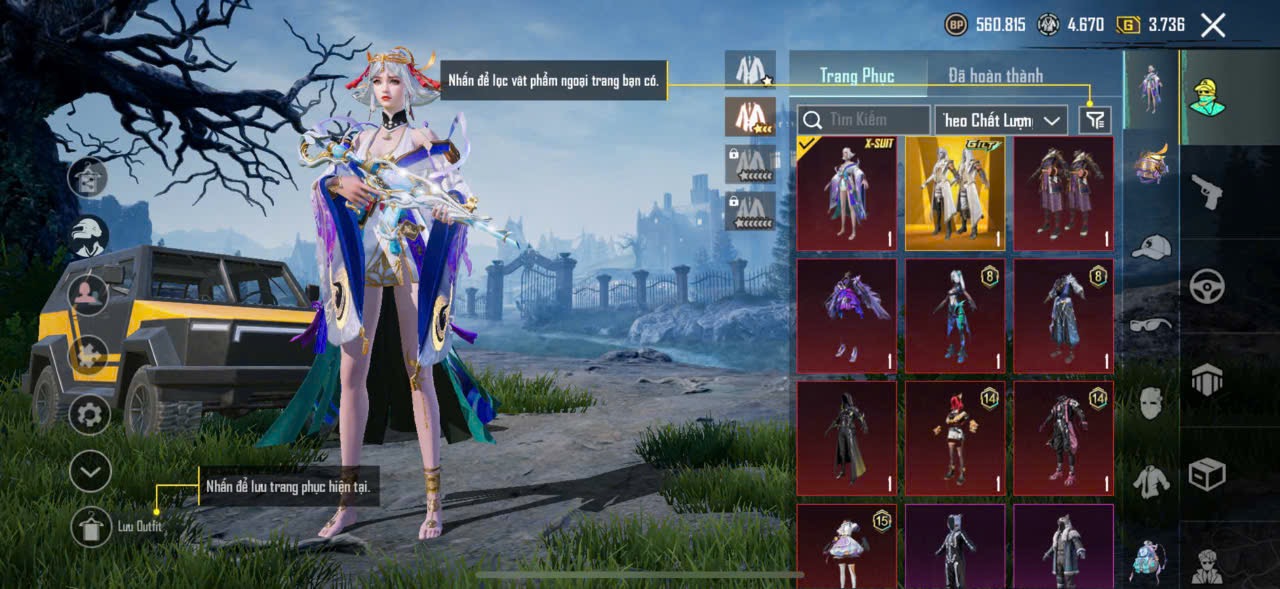Image resolution: width=1280 pixels, height=589 pixels.
Task: Open the Theo Chất Lượng sort dropdown
Action: pyautogui.click(x=1001, y=120)
